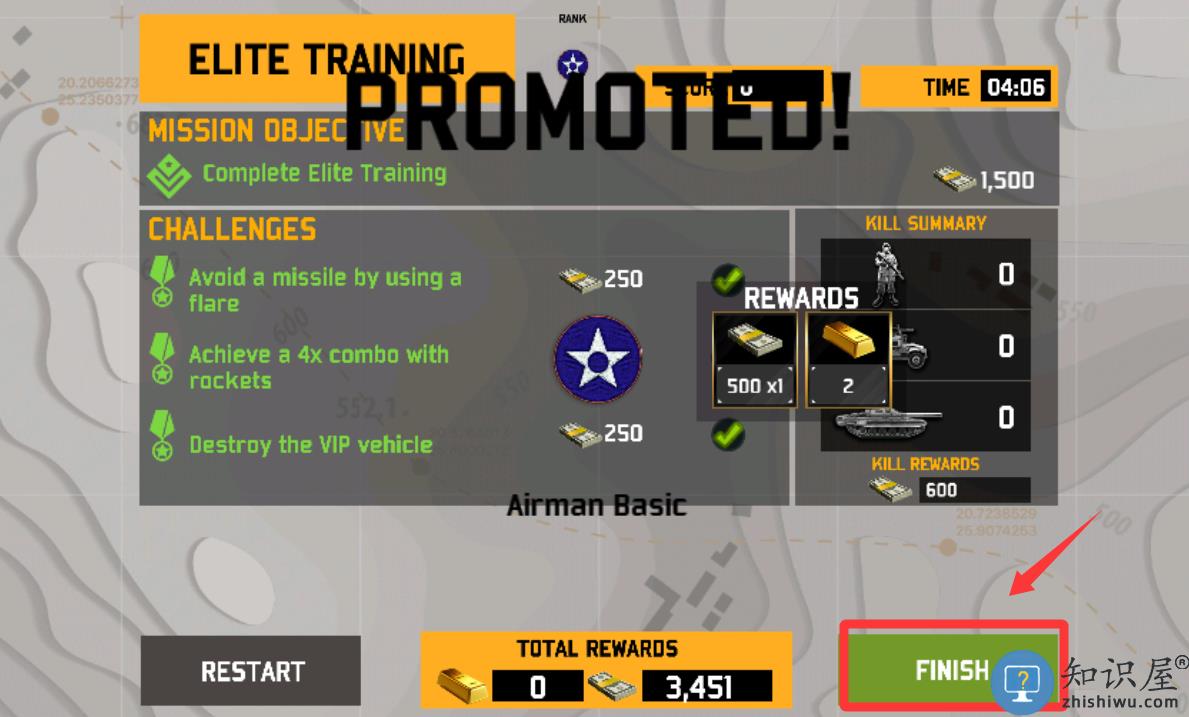Select the 500 cash reward tile
Screen dimensions: 1189x717
[x=755, y=360]
